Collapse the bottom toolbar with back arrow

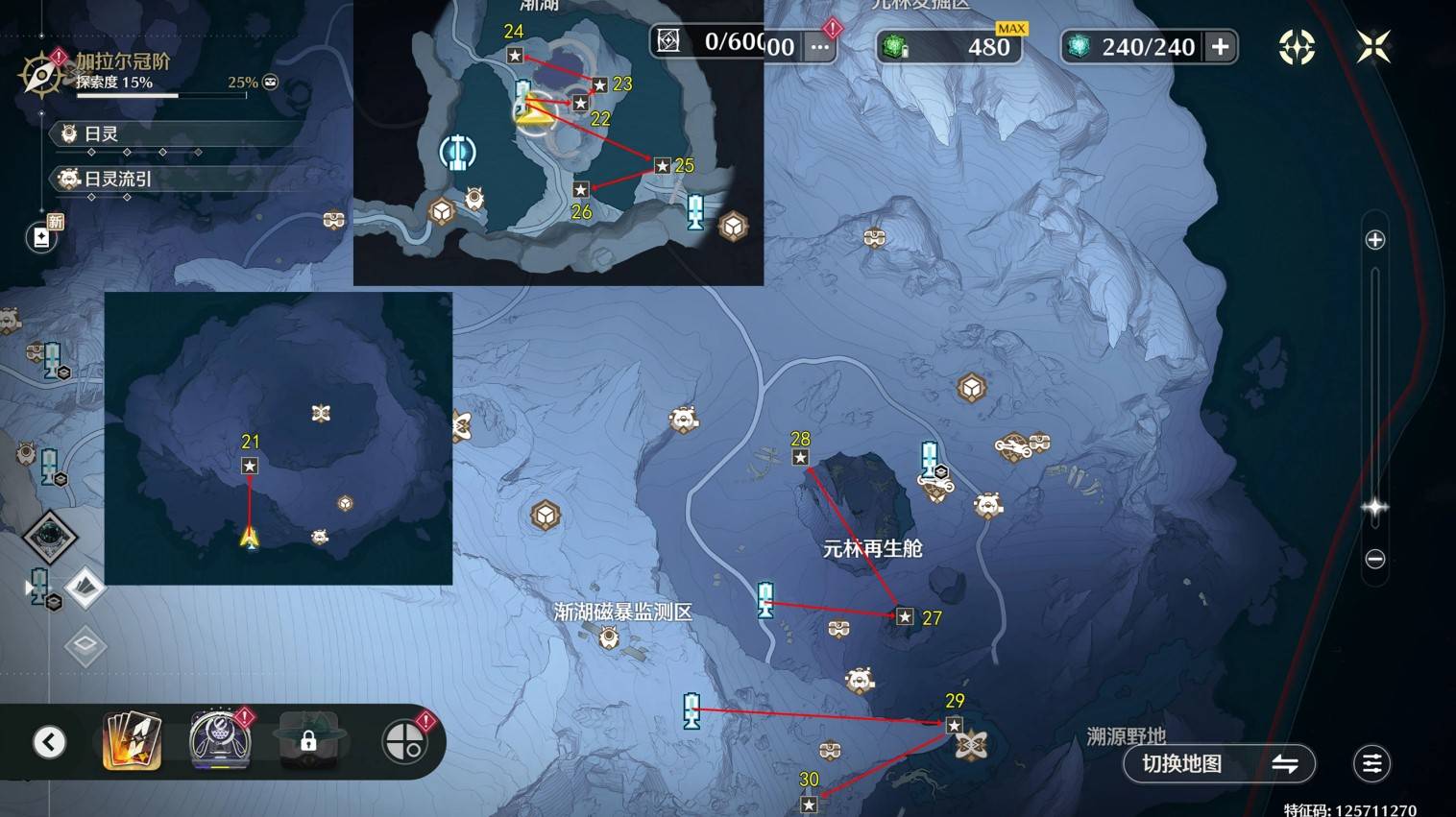point(50,742)
